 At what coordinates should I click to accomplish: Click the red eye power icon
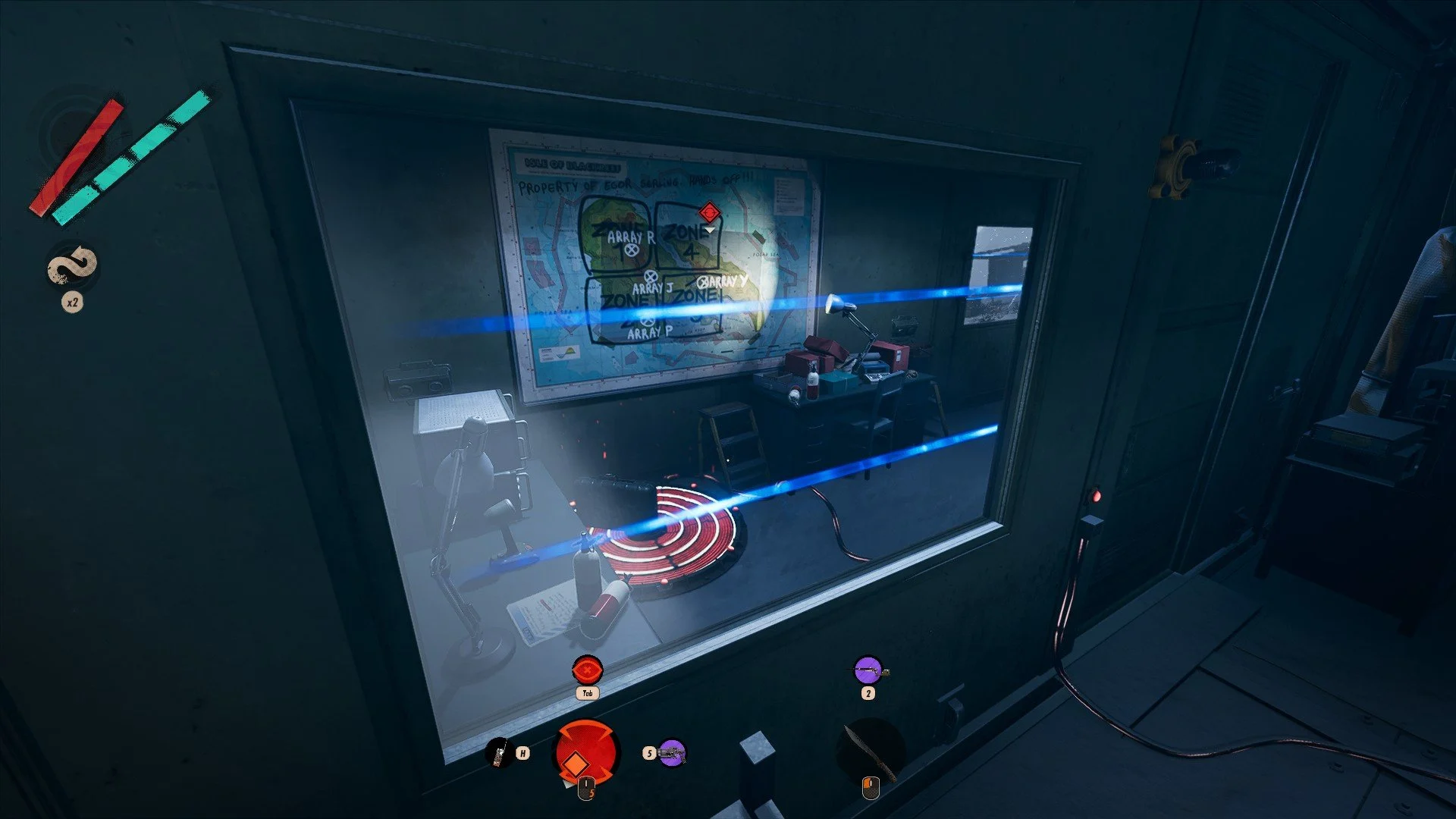pos(587,670)
